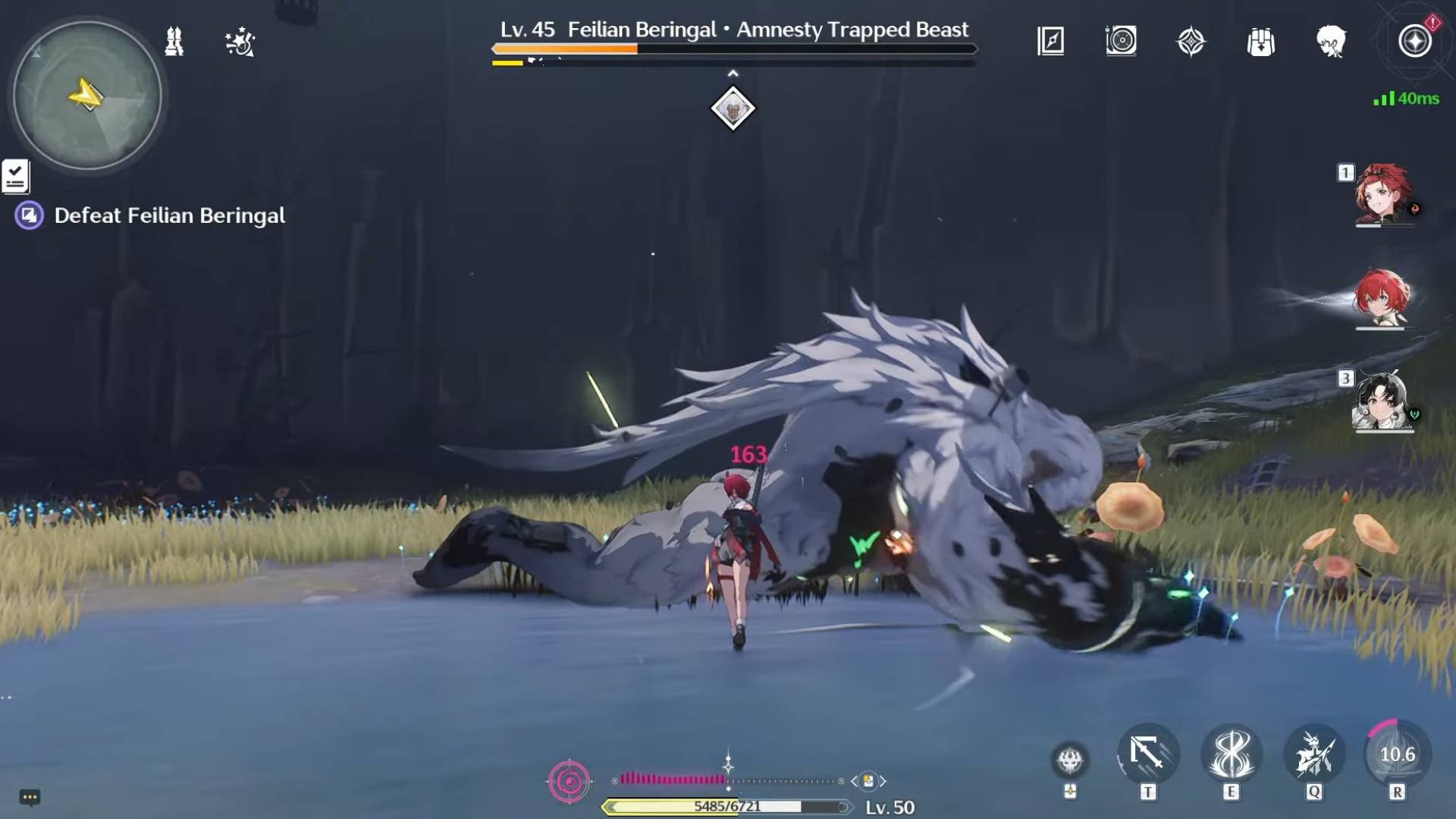
Task: Select the Defeat Feilian Beringal objective
Action: click(x=169, y=216)
